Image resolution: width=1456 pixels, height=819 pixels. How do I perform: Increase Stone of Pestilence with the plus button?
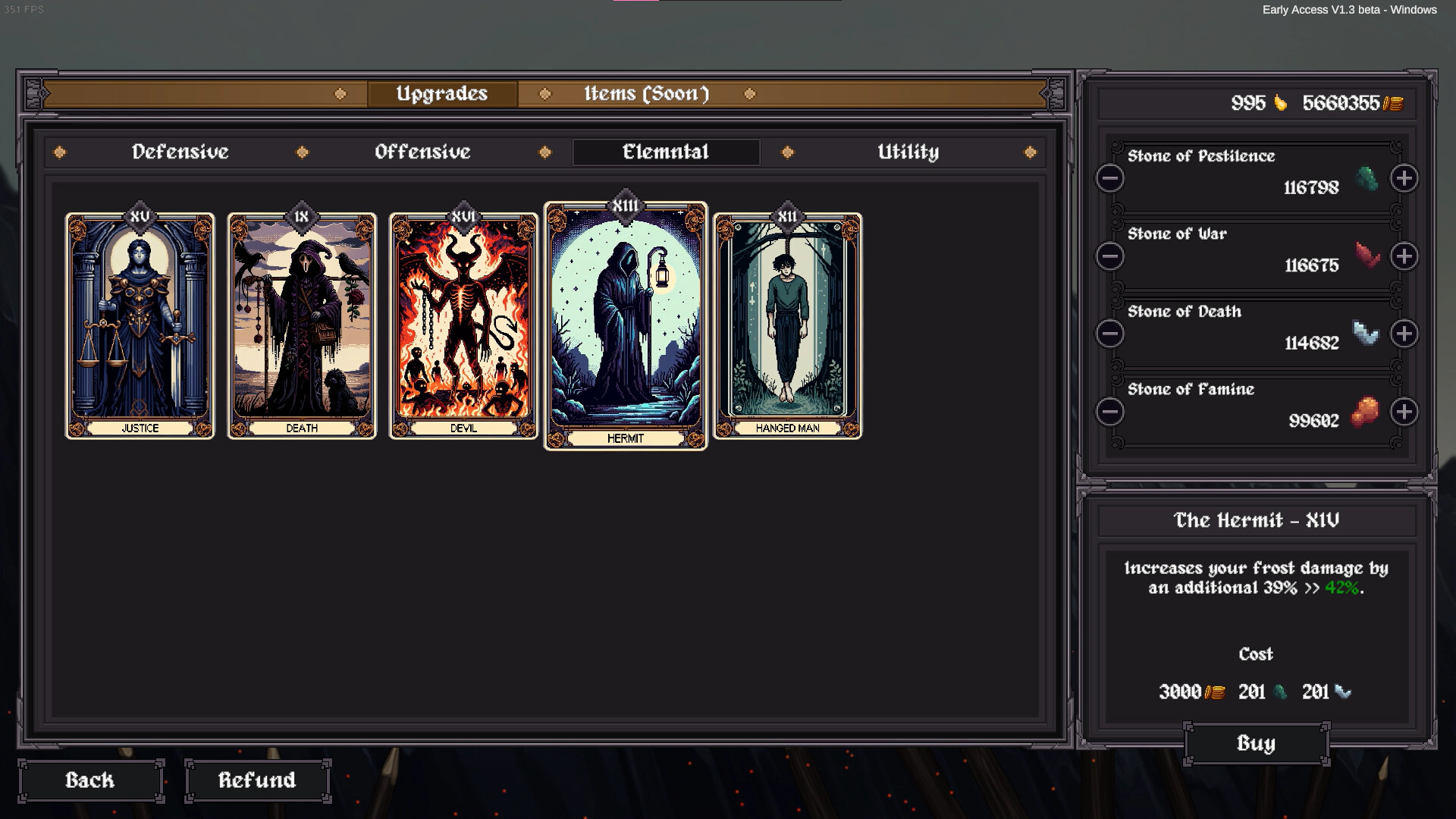pyautogui.click(x=1405, y=178)
